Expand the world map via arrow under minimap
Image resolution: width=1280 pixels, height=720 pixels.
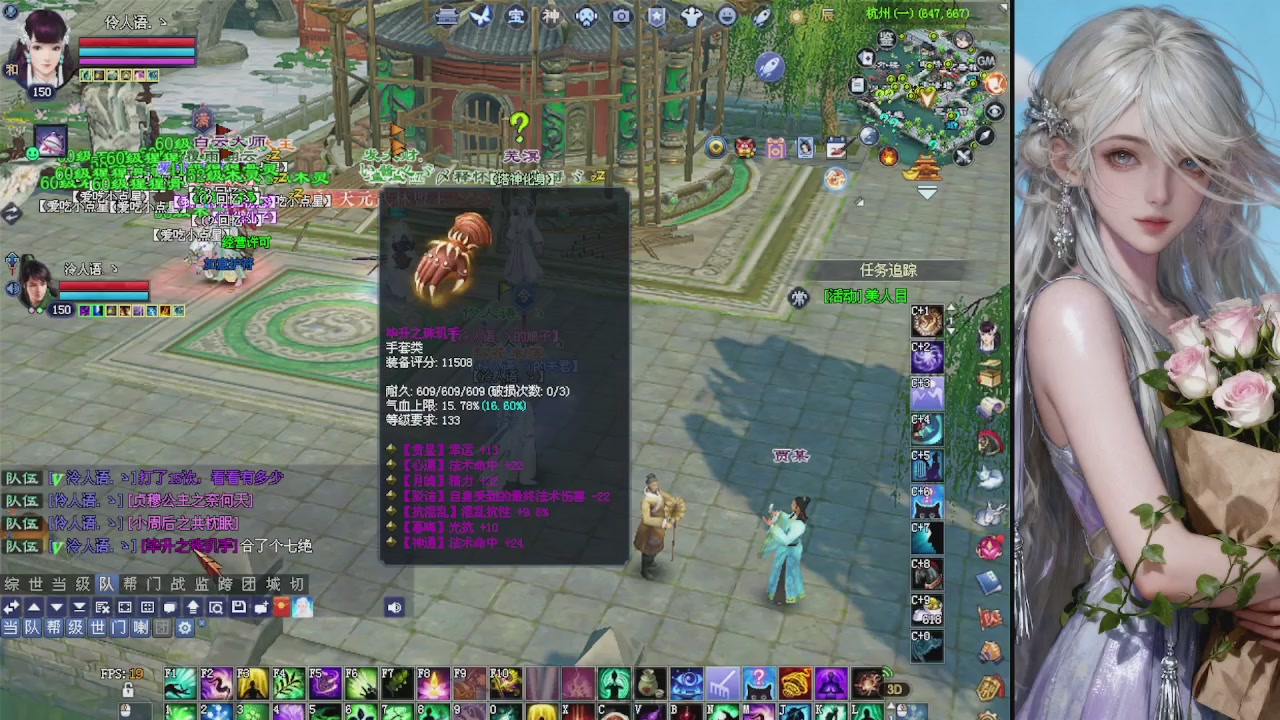point(927,192)
